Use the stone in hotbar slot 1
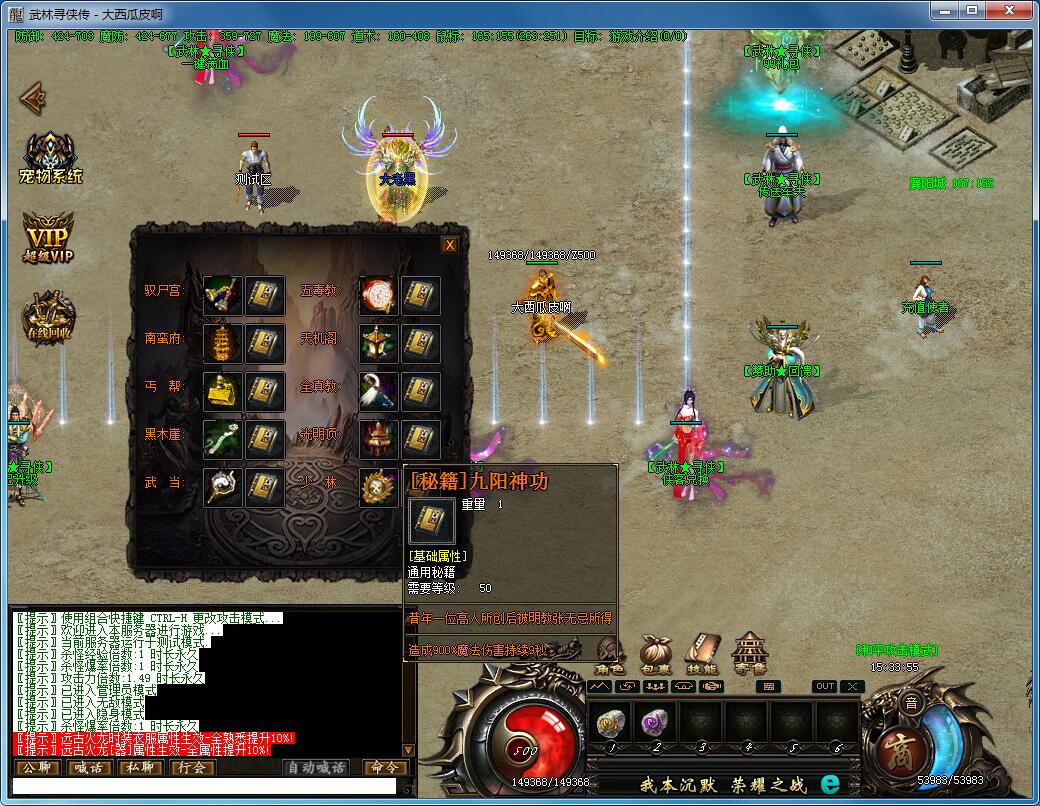Viewport: 1040px width, 806px height. pyautogui.click(x=610, y=724)
